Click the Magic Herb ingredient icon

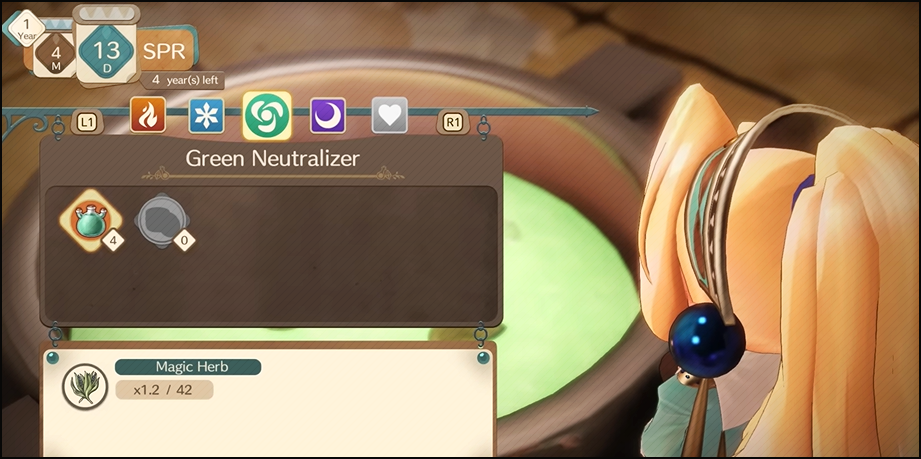tap(85, 385)
